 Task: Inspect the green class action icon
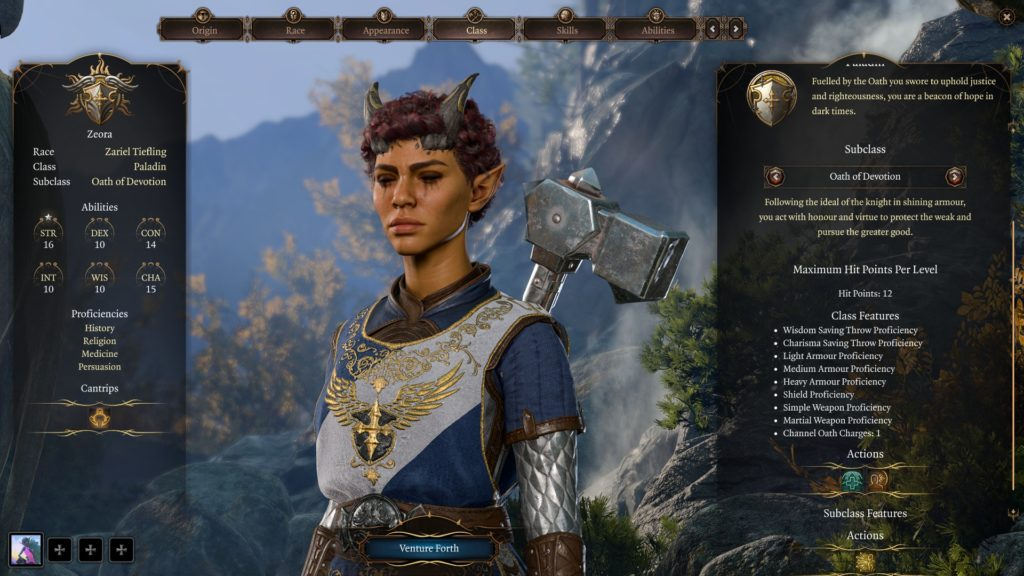852,481
